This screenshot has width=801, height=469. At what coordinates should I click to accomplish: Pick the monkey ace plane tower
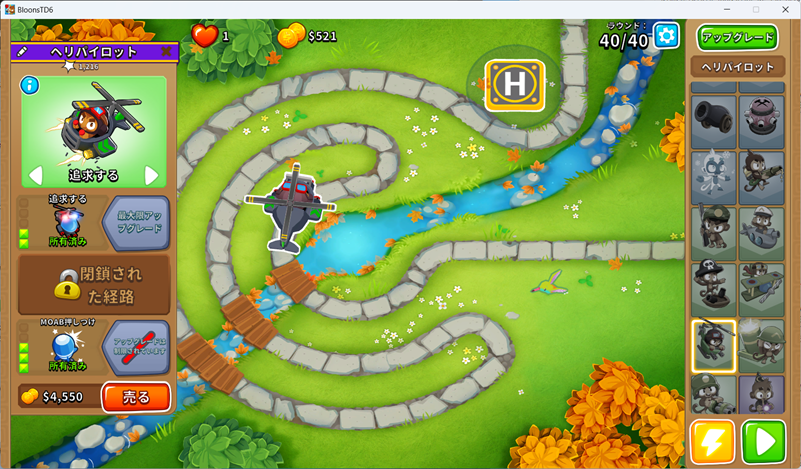tap(761, 290)
